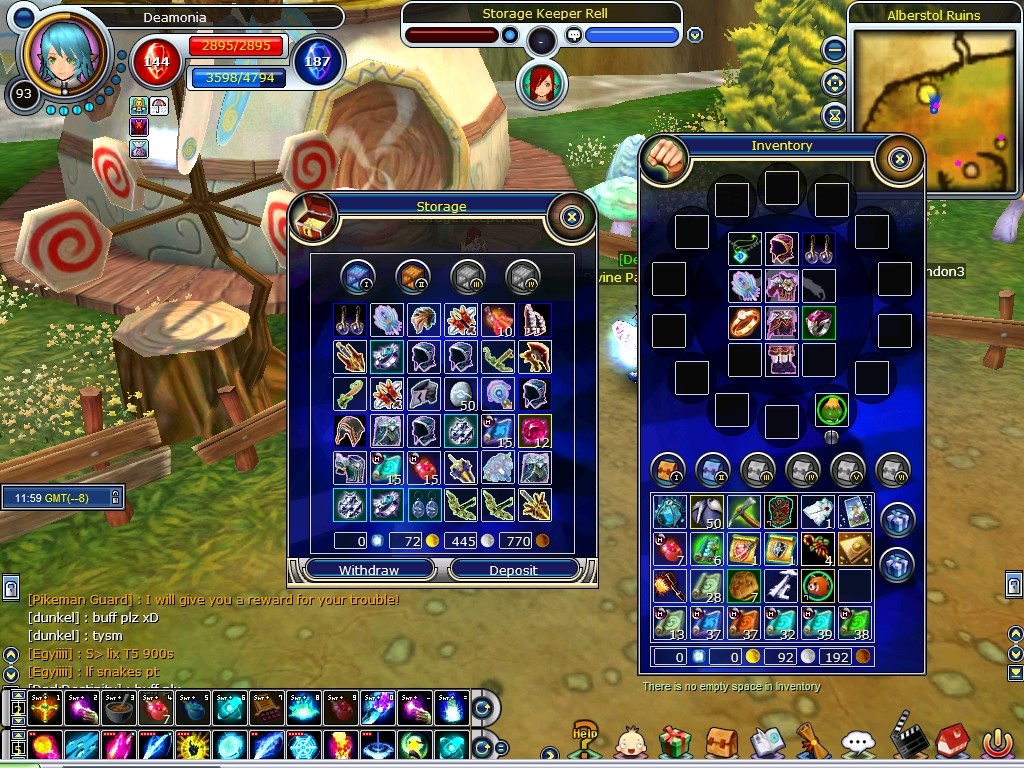The height and width of the screenshot is (768, 1024).
Task: Click the red power button
Action: (996, 743)
